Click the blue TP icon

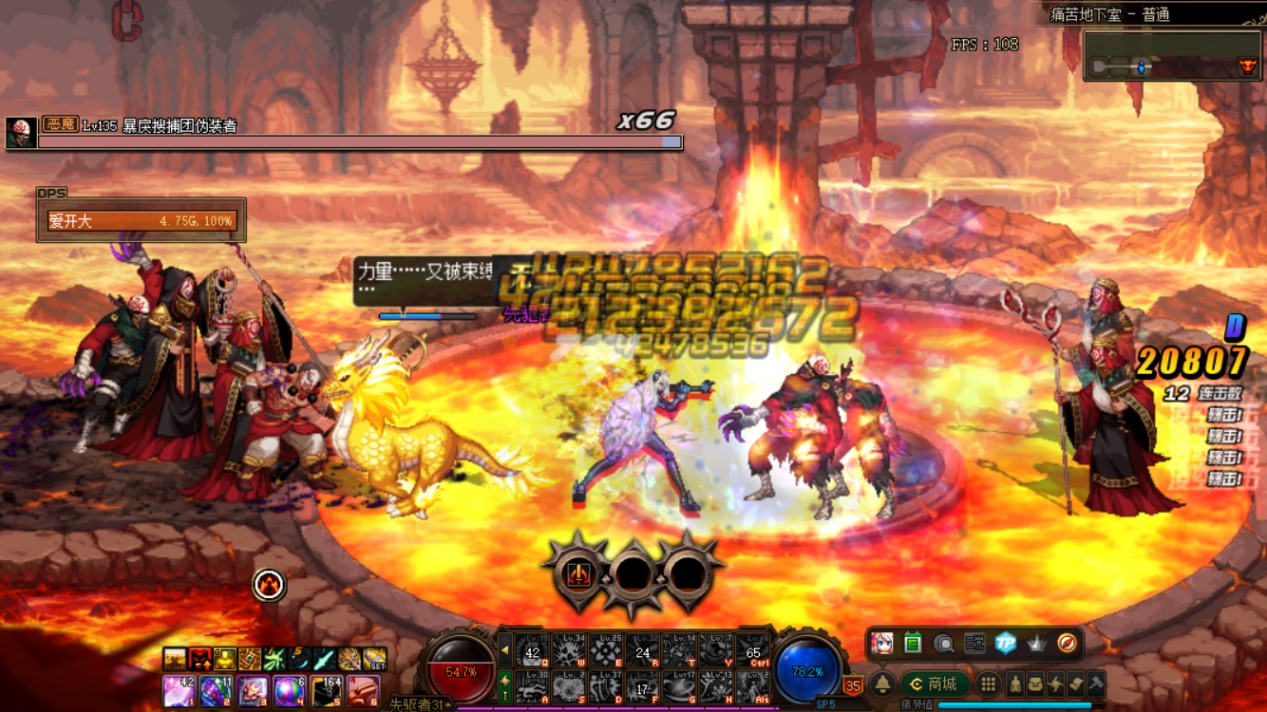(1005, 644)
